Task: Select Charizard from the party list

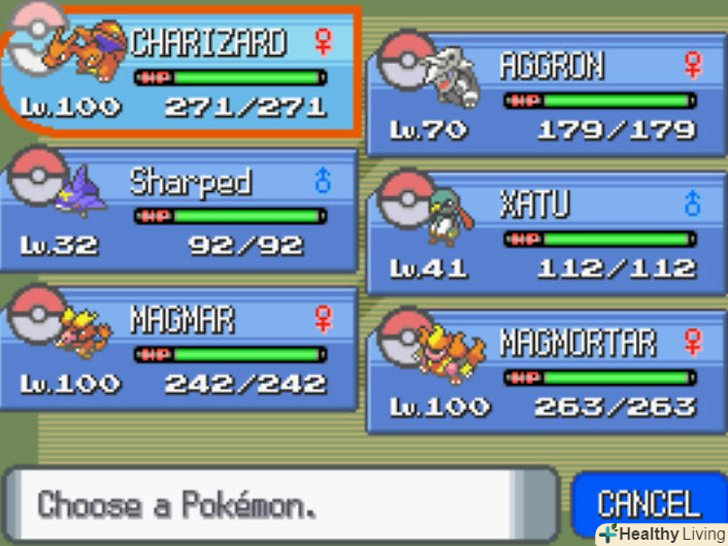Action: [180, 75]
